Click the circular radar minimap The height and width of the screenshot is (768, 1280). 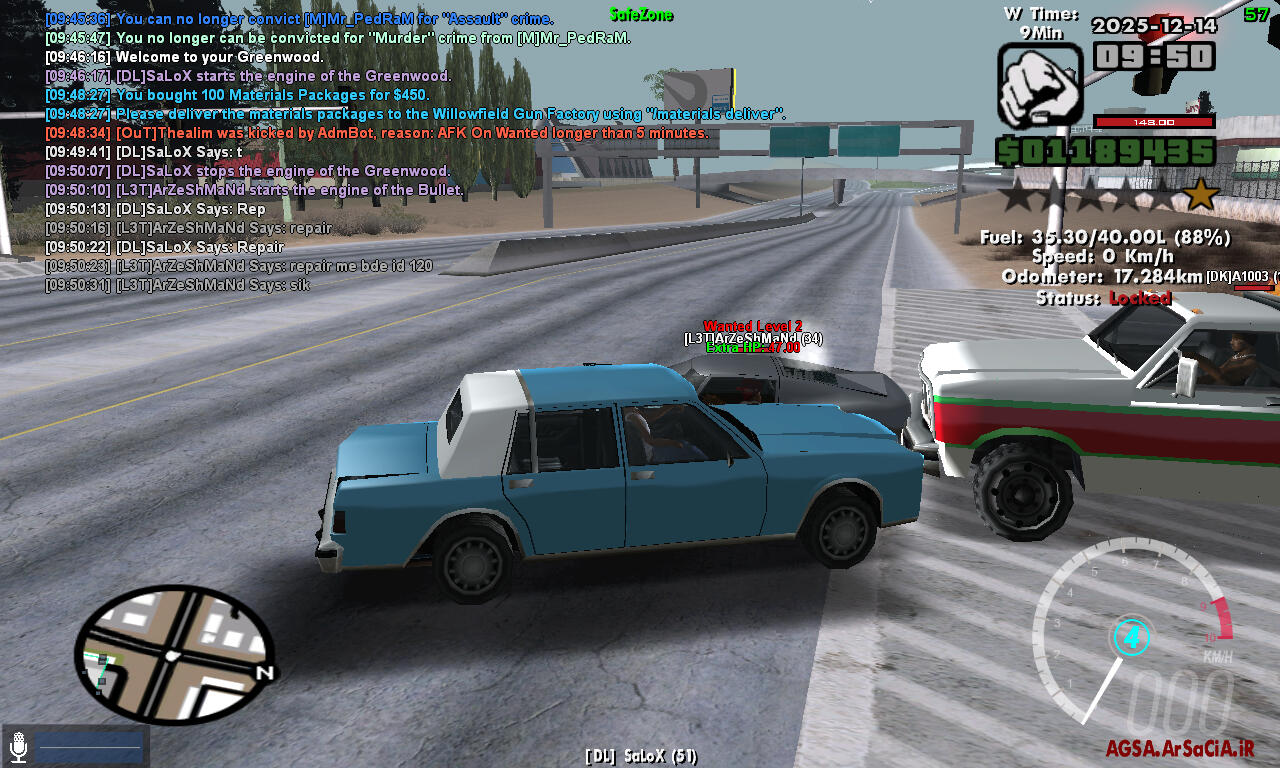(x=173, y=654)
